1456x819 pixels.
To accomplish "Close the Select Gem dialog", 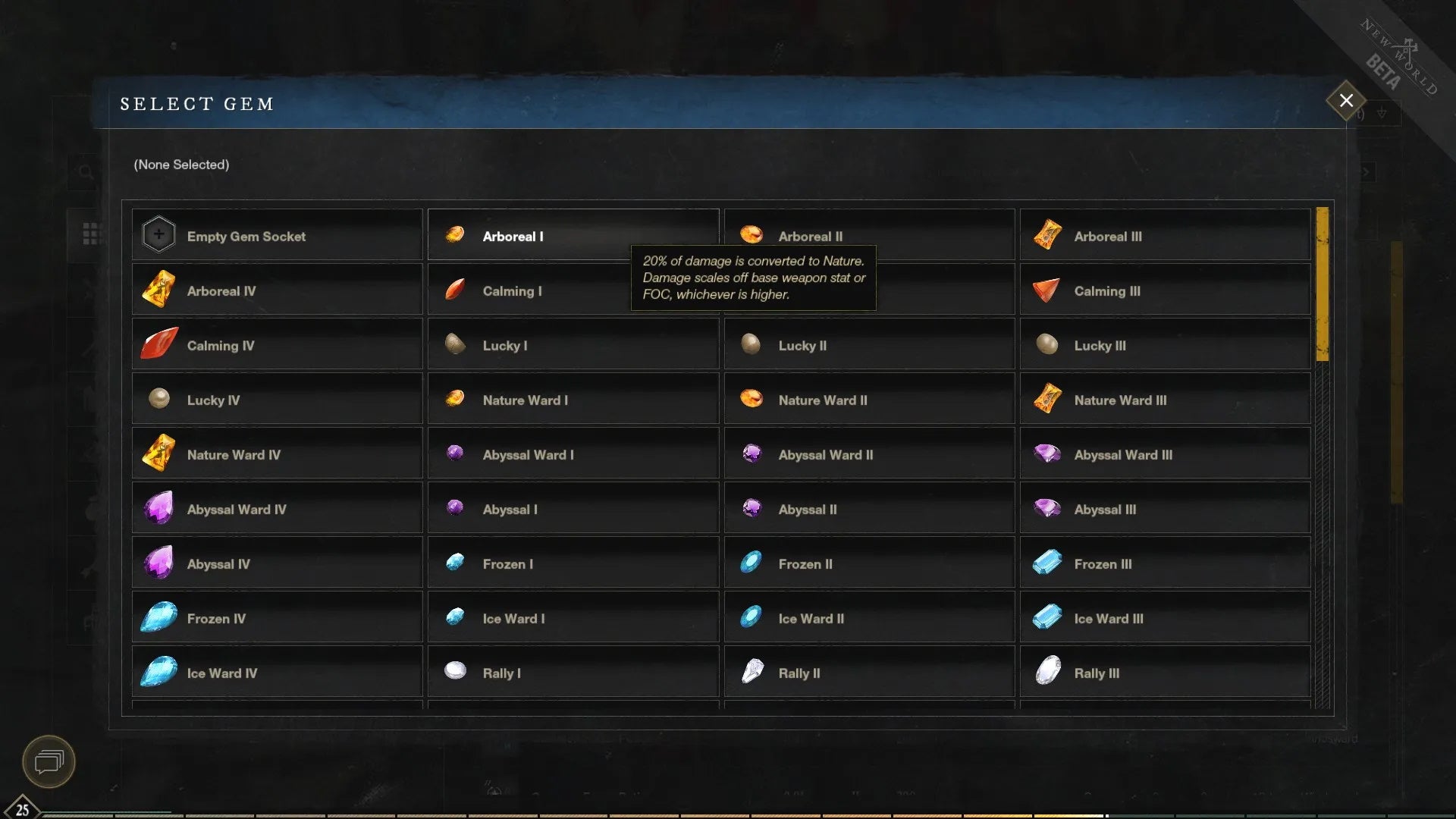I will click(1345, 100).
